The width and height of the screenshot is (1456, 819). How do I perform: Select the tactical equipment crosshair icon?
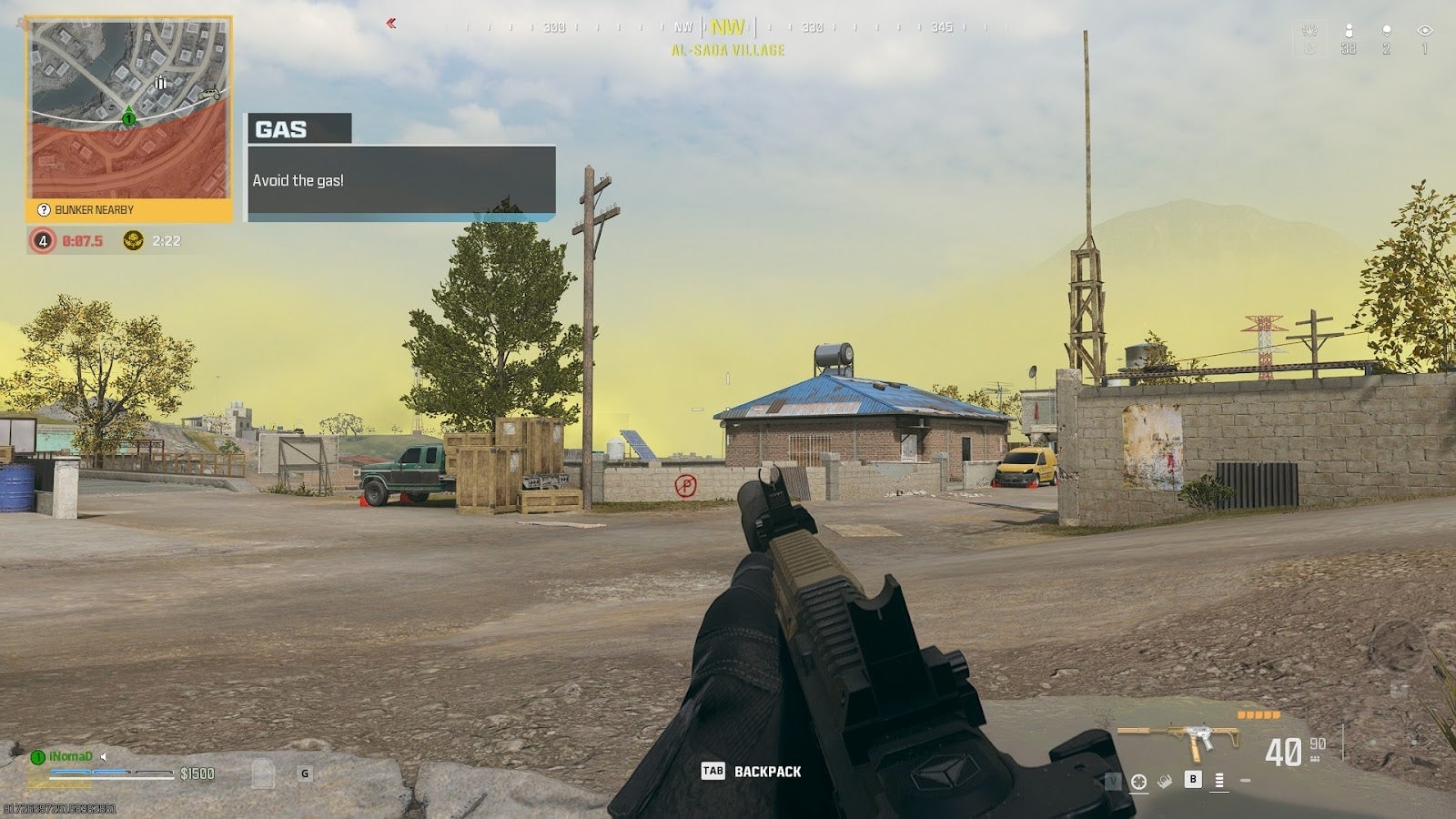click(1139, 781)
